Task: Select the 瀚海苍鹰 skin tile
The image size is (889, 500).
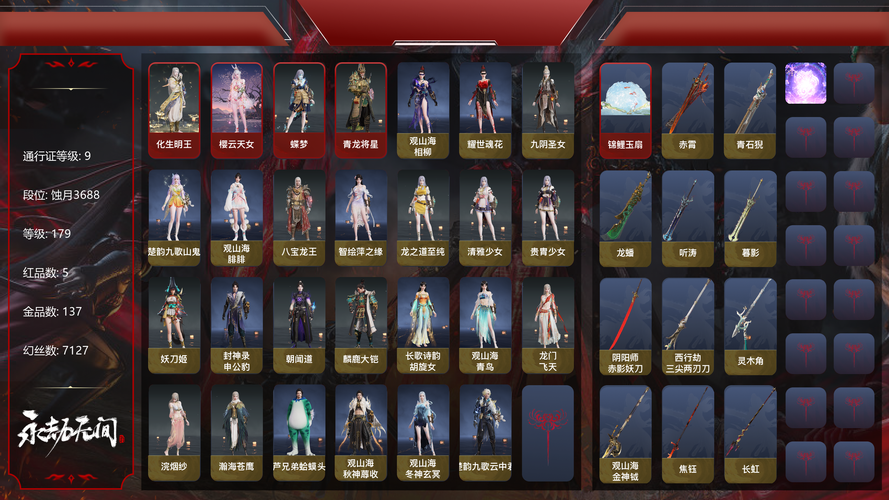Action: pos(236,431)
